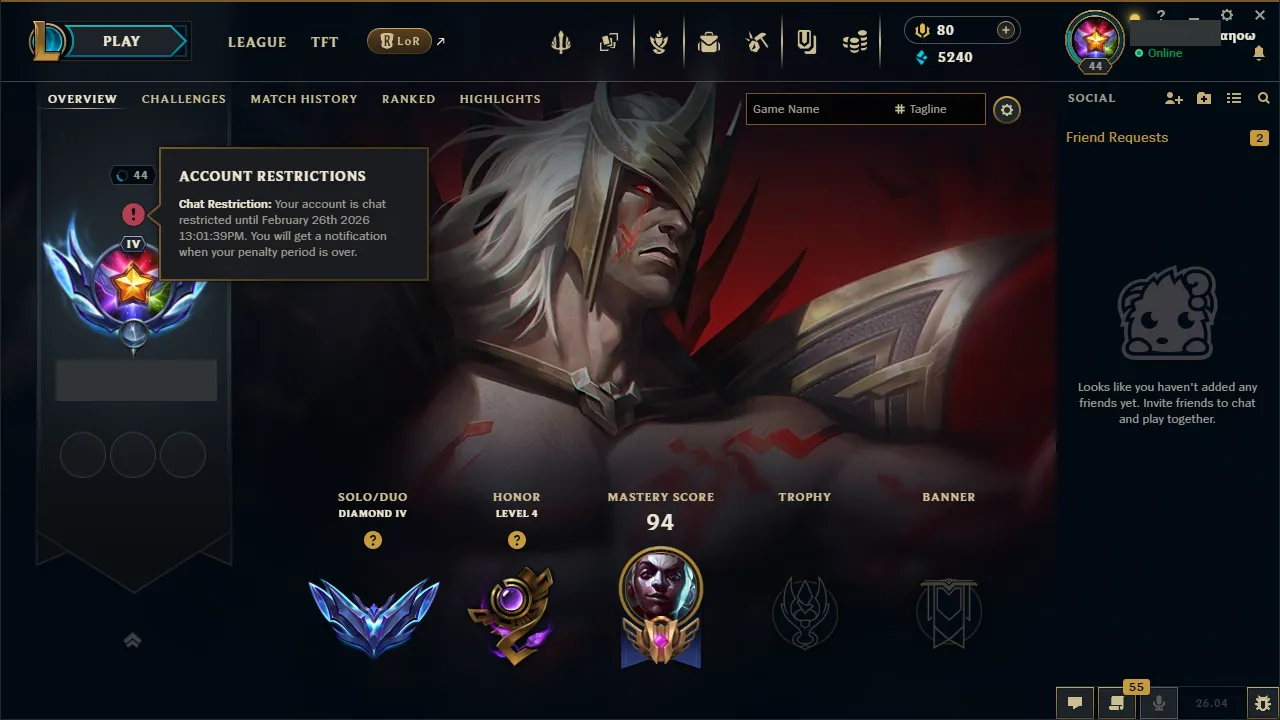Open Your Shop with the ticket icon
This screenshot has width=1280, height=720.
click(x=807, y=41)
